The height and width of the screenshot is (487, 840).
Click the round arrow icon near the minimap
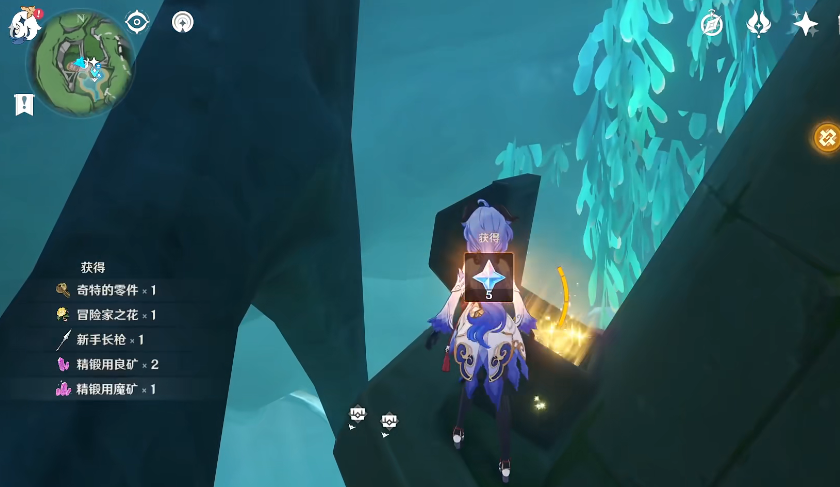tap(183, 22)
